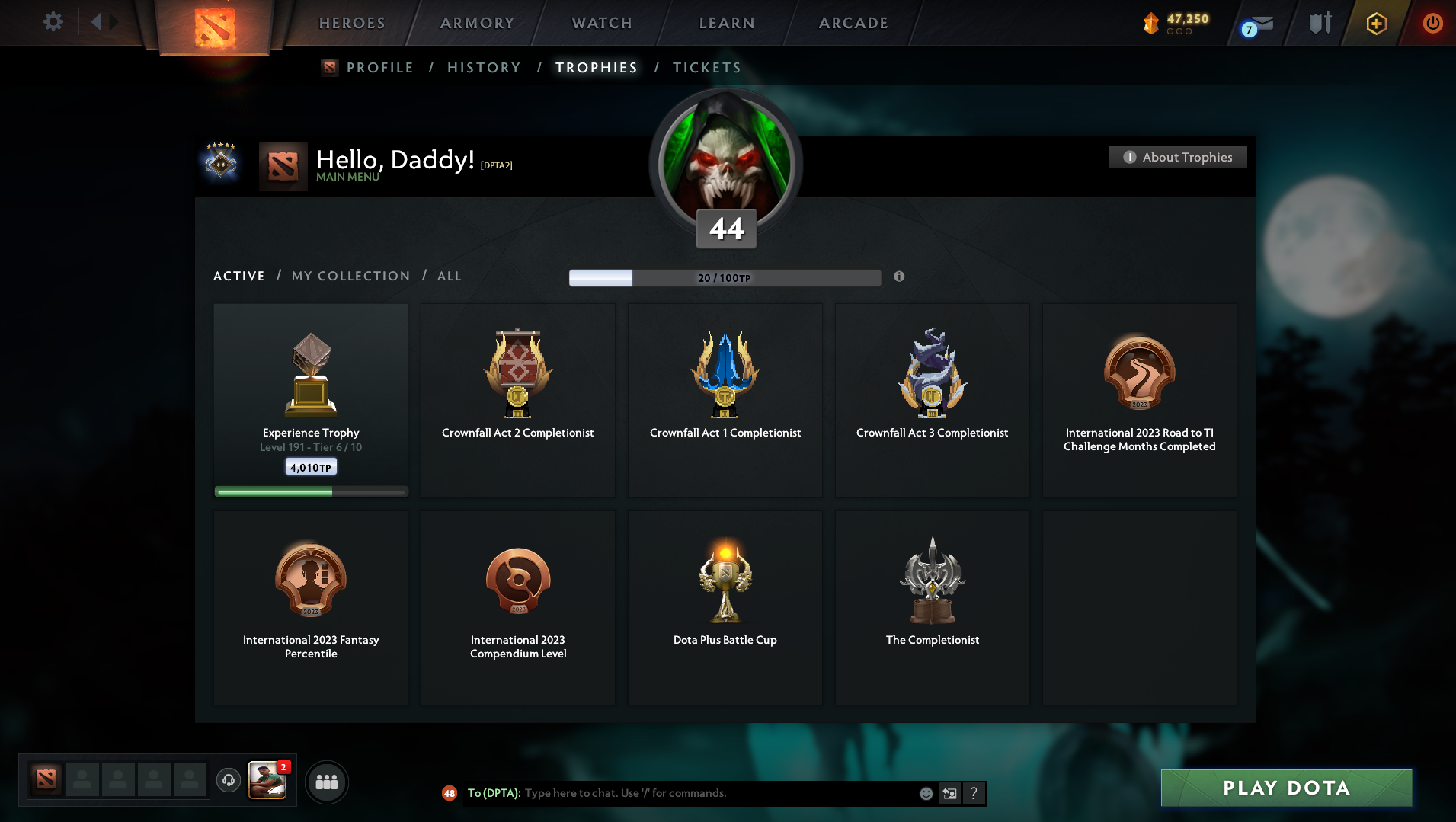Click the power off icon
The image size is (1456, 822).
click(1432, 23)
